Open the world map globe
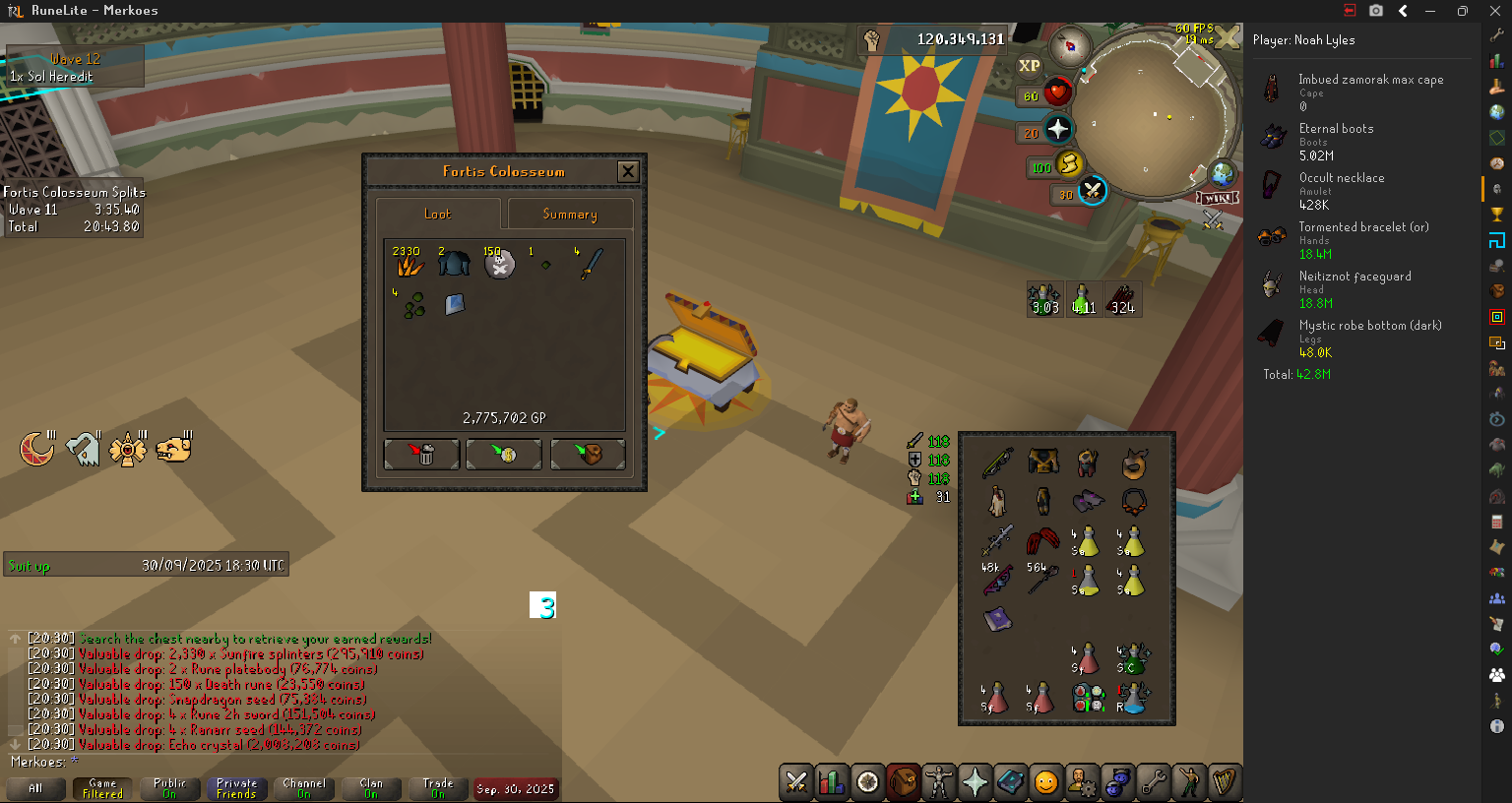Image resolution: width=1512 pixels, height=803 pixels. pyautogui.click(x=1222, y=174)
